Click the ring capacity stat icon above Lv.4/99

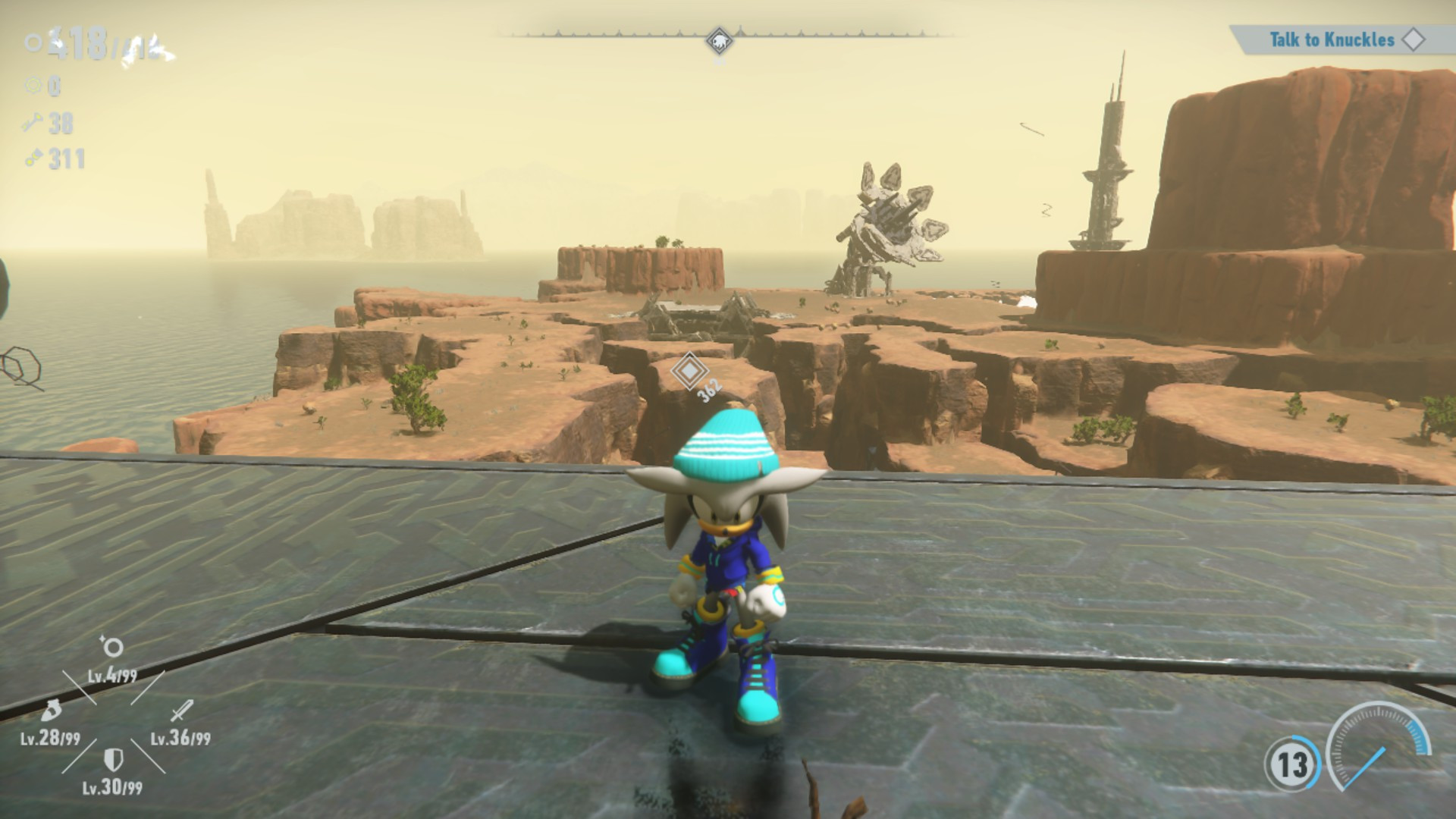pyautogui.click(x=112, y=647)
